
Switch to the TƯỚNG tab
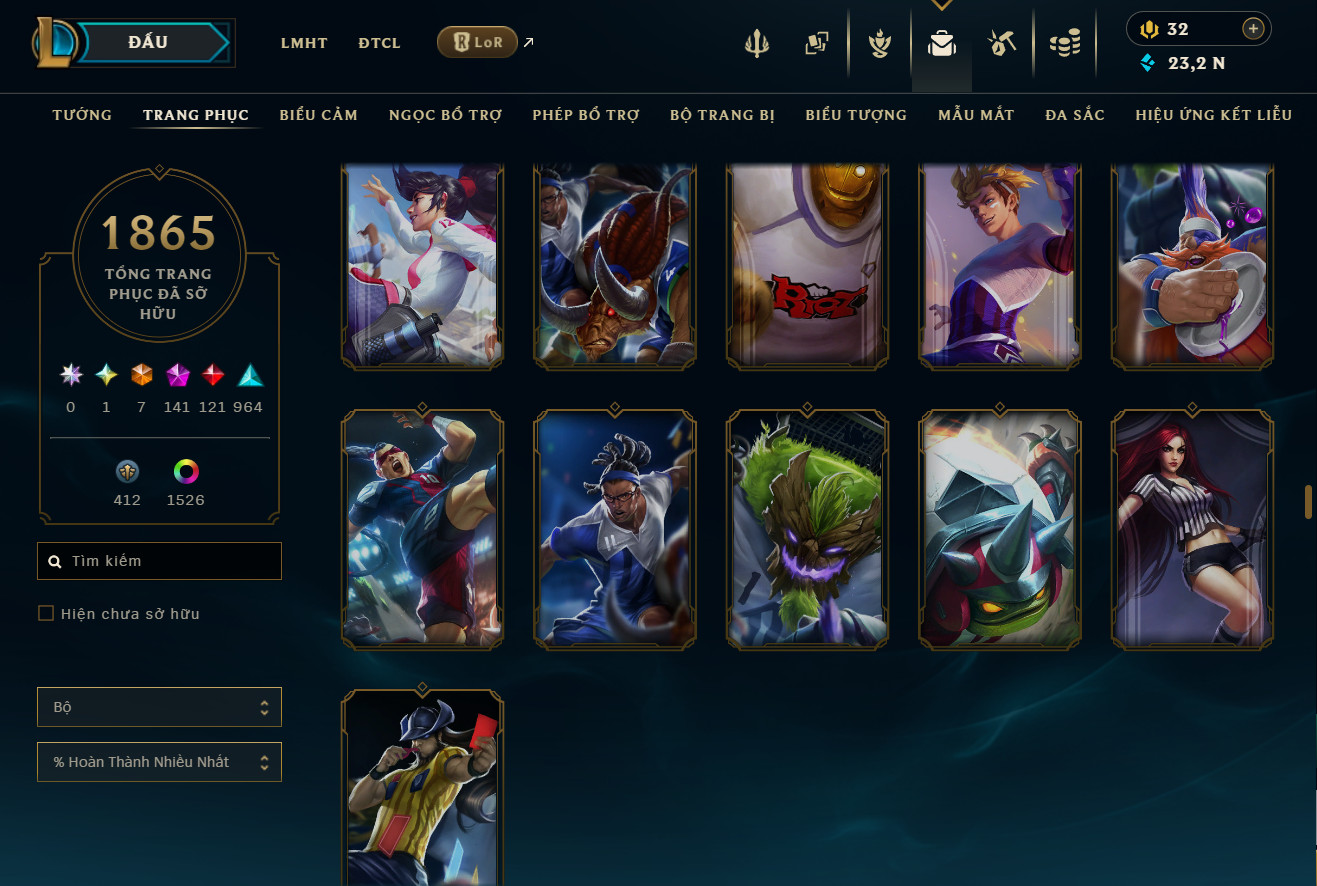point(82,115)
